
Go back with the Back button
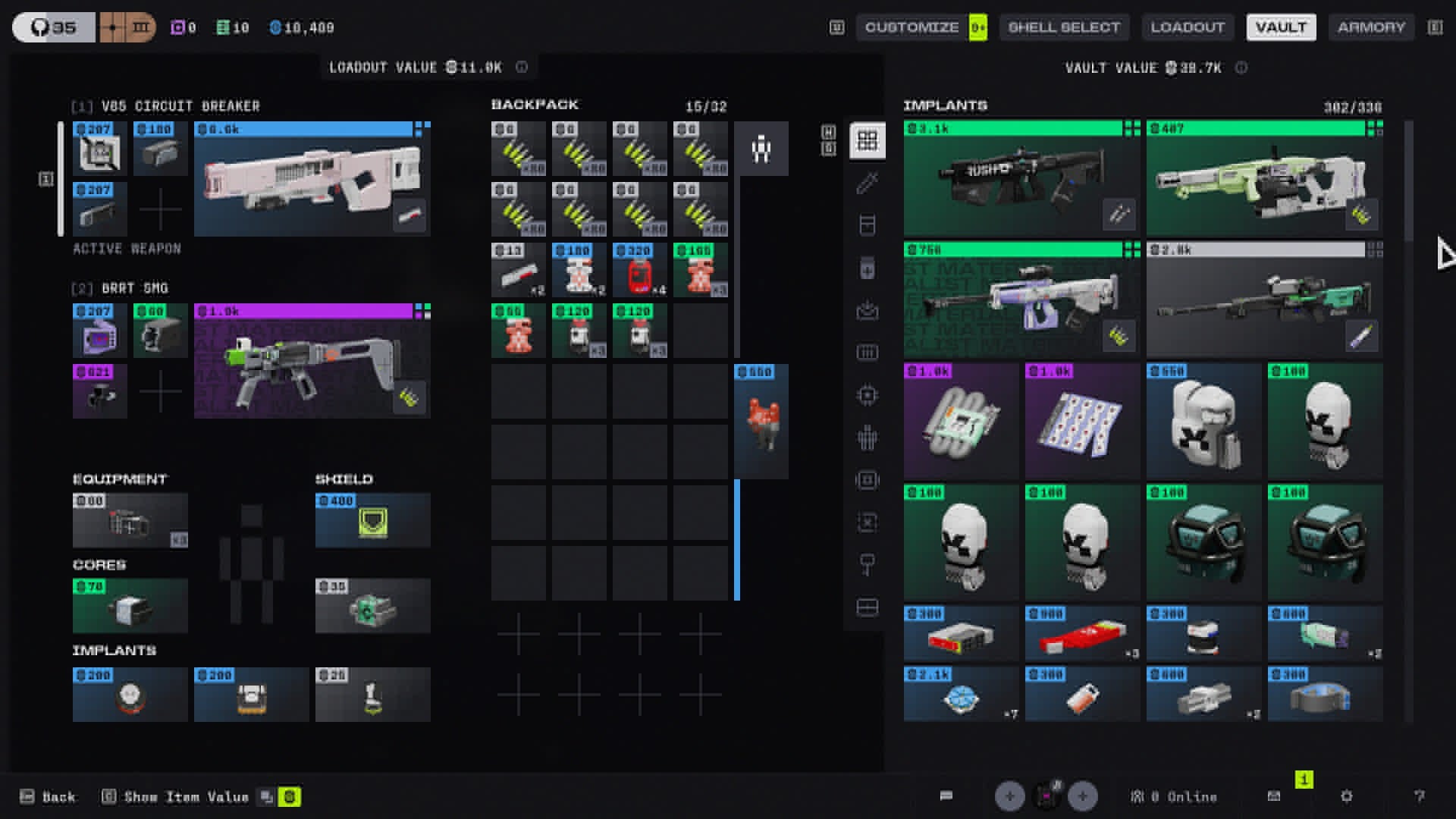coord(49,797)
